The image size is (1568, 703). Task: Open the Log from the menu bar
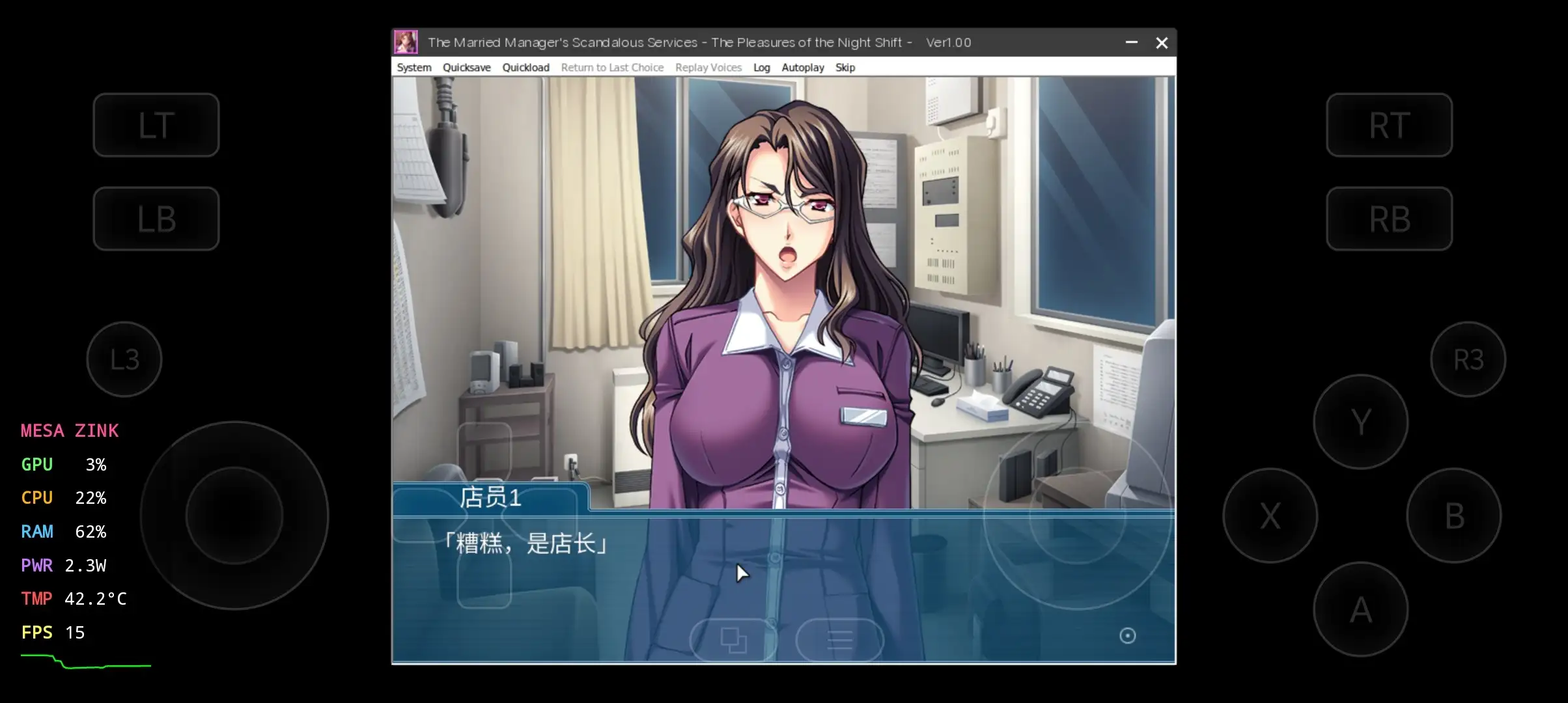pos(761,67)
